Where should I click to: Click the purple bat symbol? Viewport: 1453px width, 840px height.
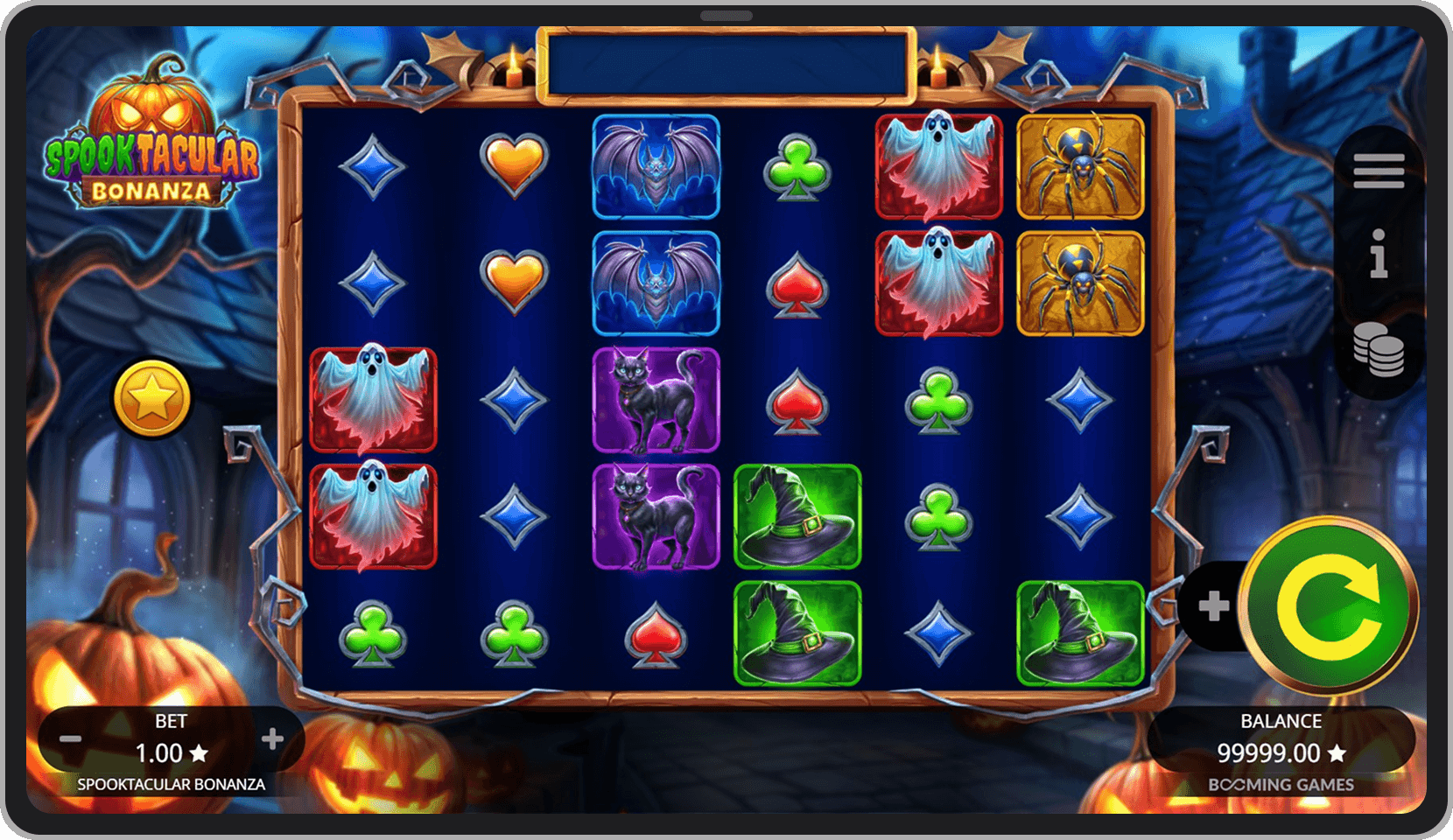(x=656, y=165)
